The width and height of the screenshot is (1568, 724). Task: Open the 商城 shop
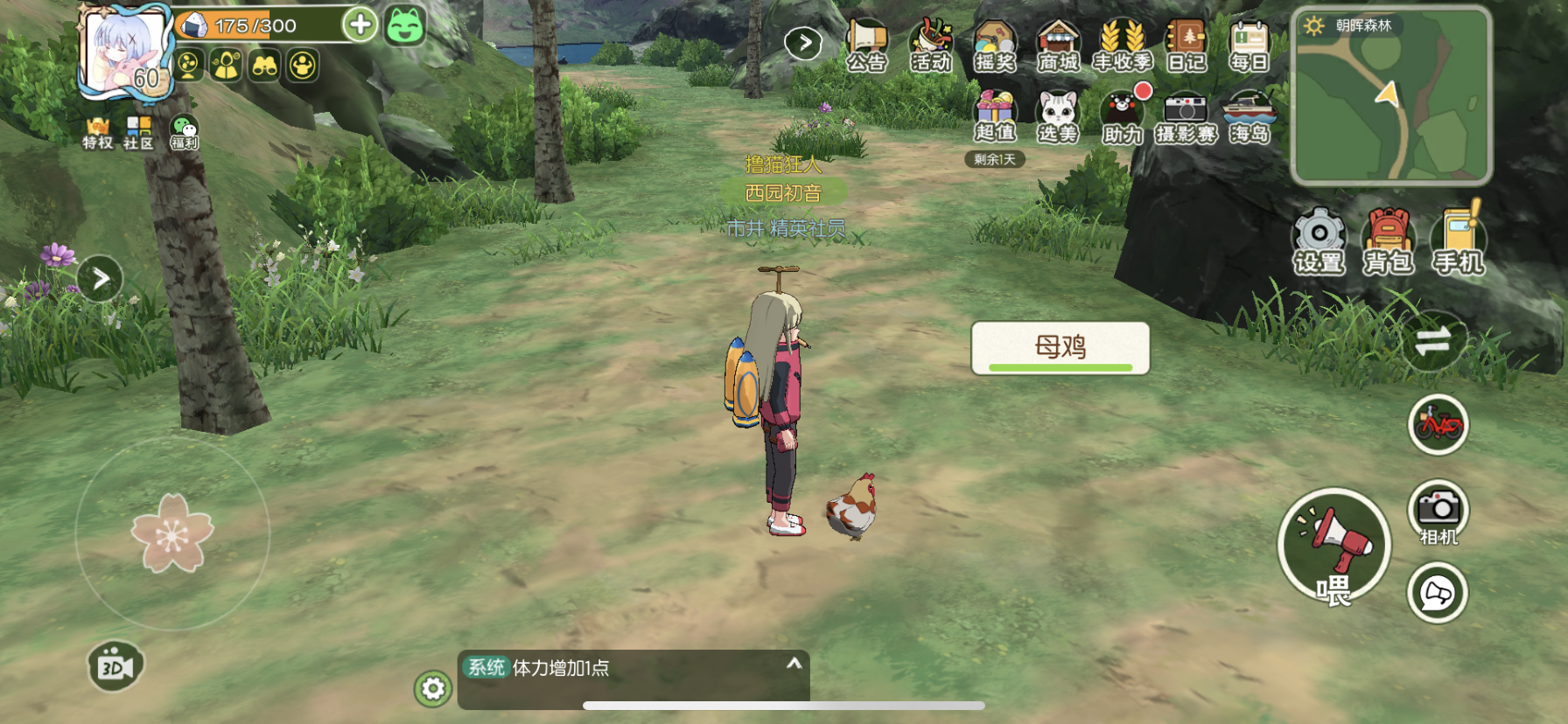(1060, 42)
